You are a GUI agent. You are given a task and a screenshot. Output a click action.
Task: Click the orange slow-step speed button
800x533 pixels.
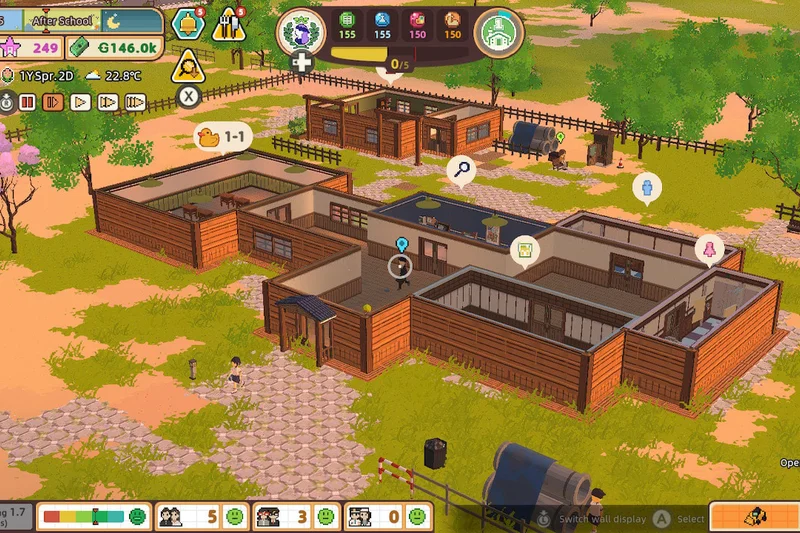[x=54, y=101]
